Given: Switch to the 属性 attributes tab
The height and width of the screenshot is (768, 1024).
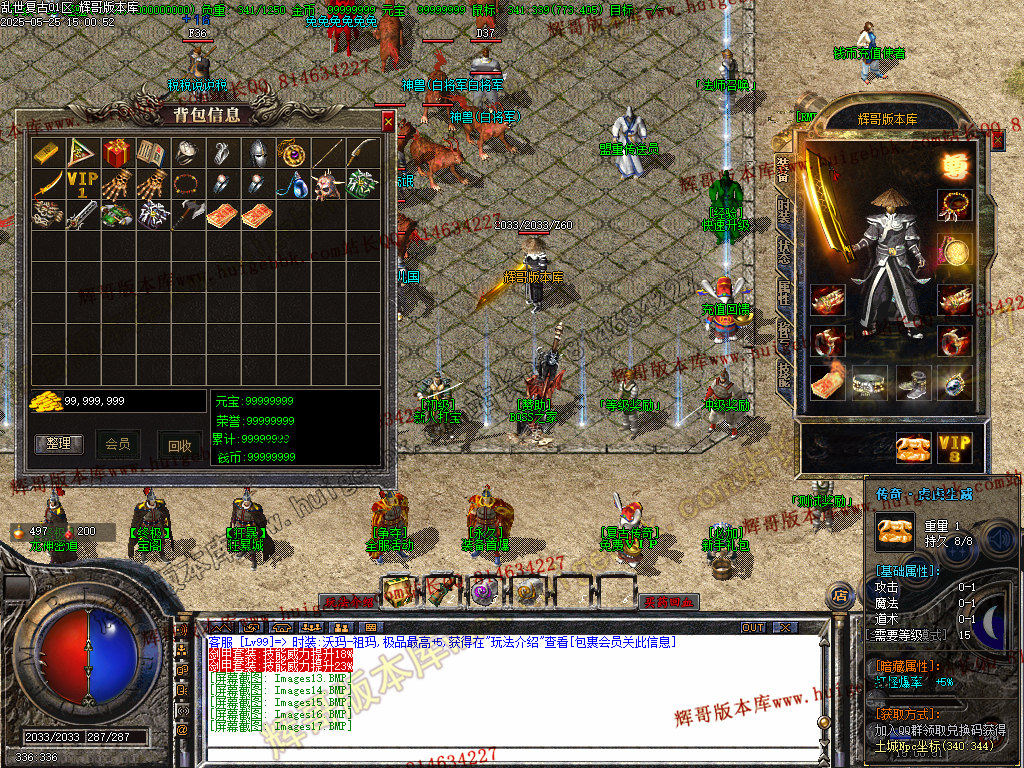Looking at the screenshot, I should [784, 292].
